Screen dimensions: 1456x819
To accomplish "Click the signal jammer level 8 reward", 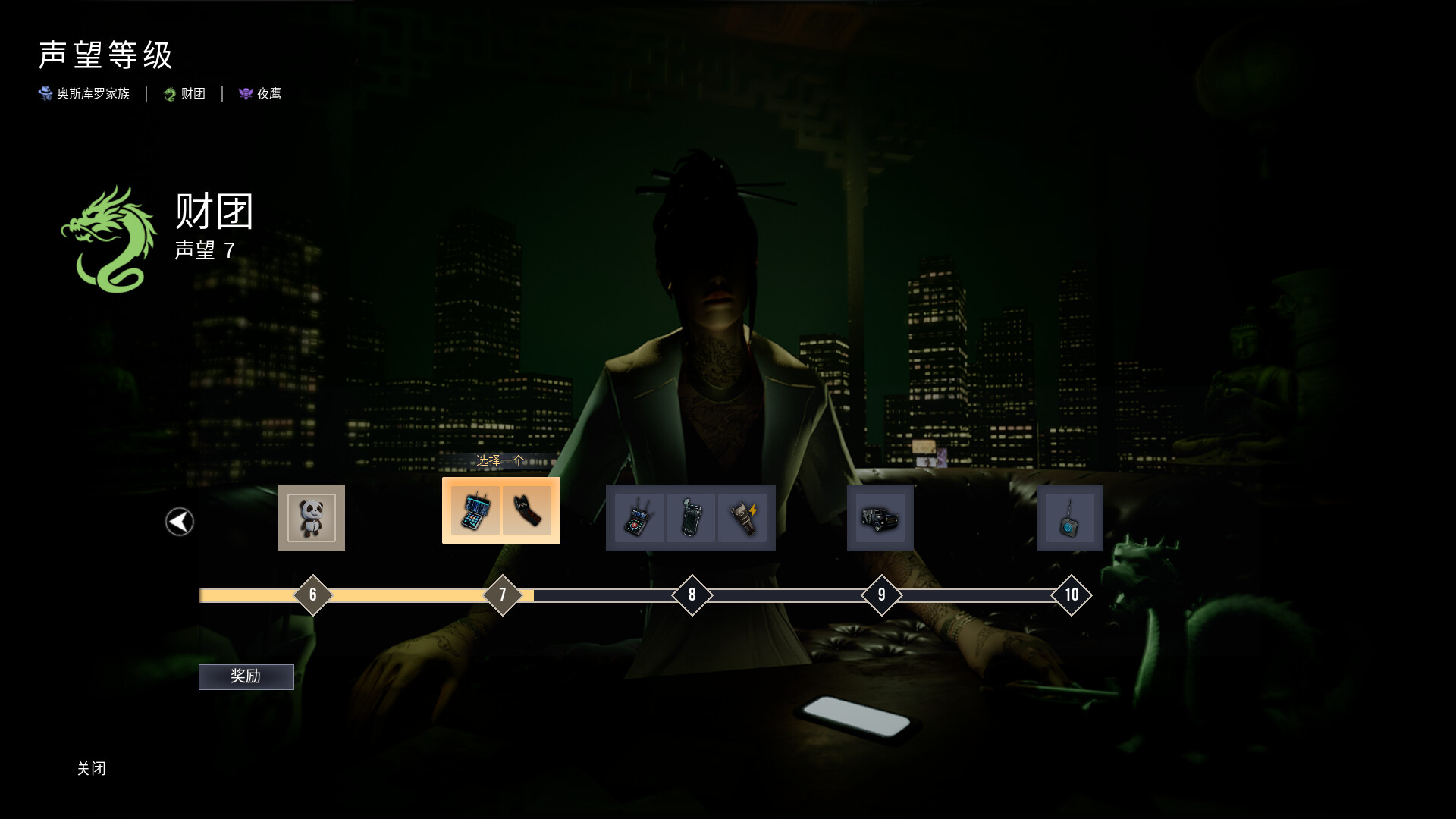I will tap(638, 518).
